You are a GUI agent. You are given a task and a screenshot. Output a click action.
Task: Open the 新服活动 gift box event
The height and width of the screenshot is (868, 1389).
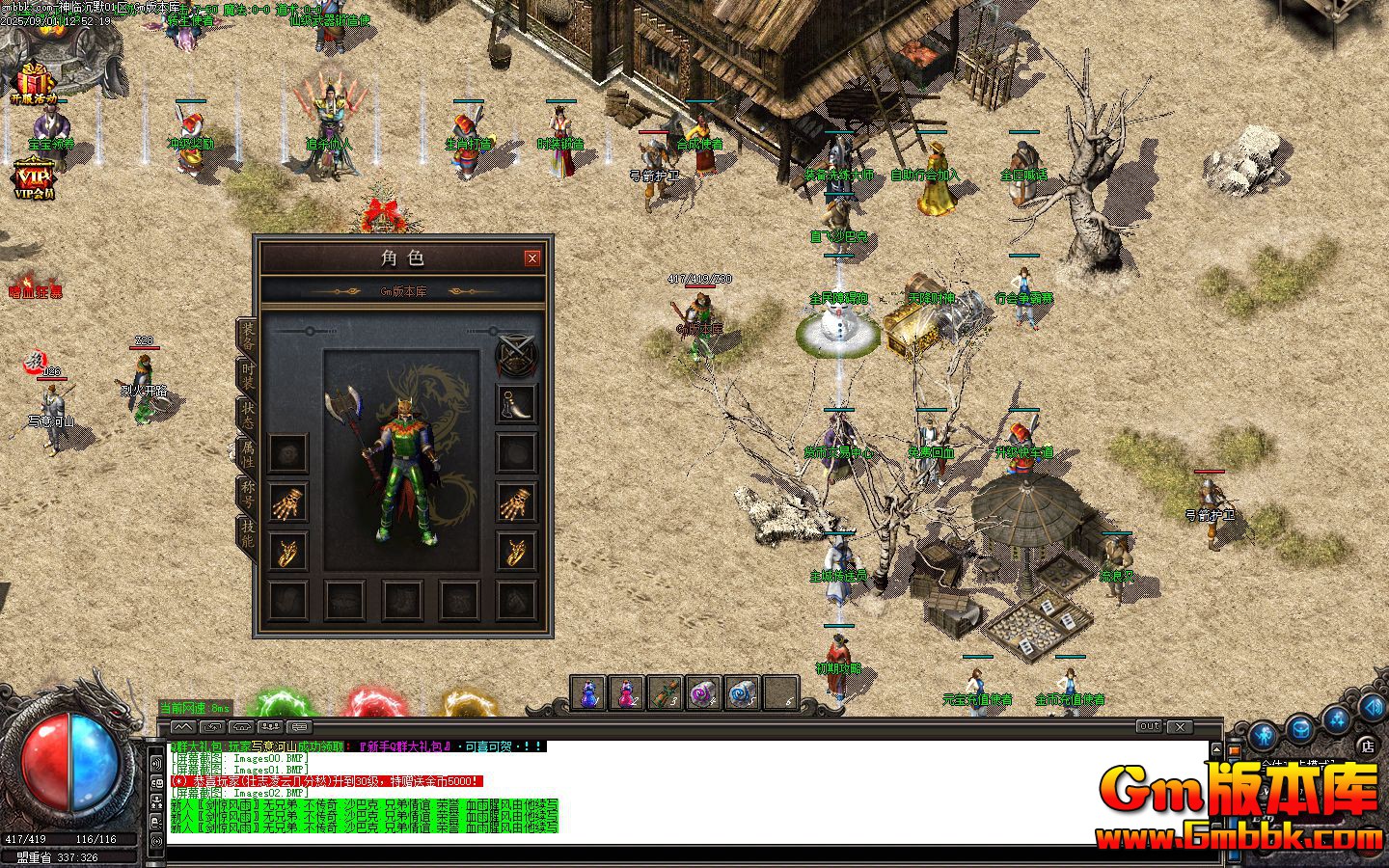click(x=34, y=81)
